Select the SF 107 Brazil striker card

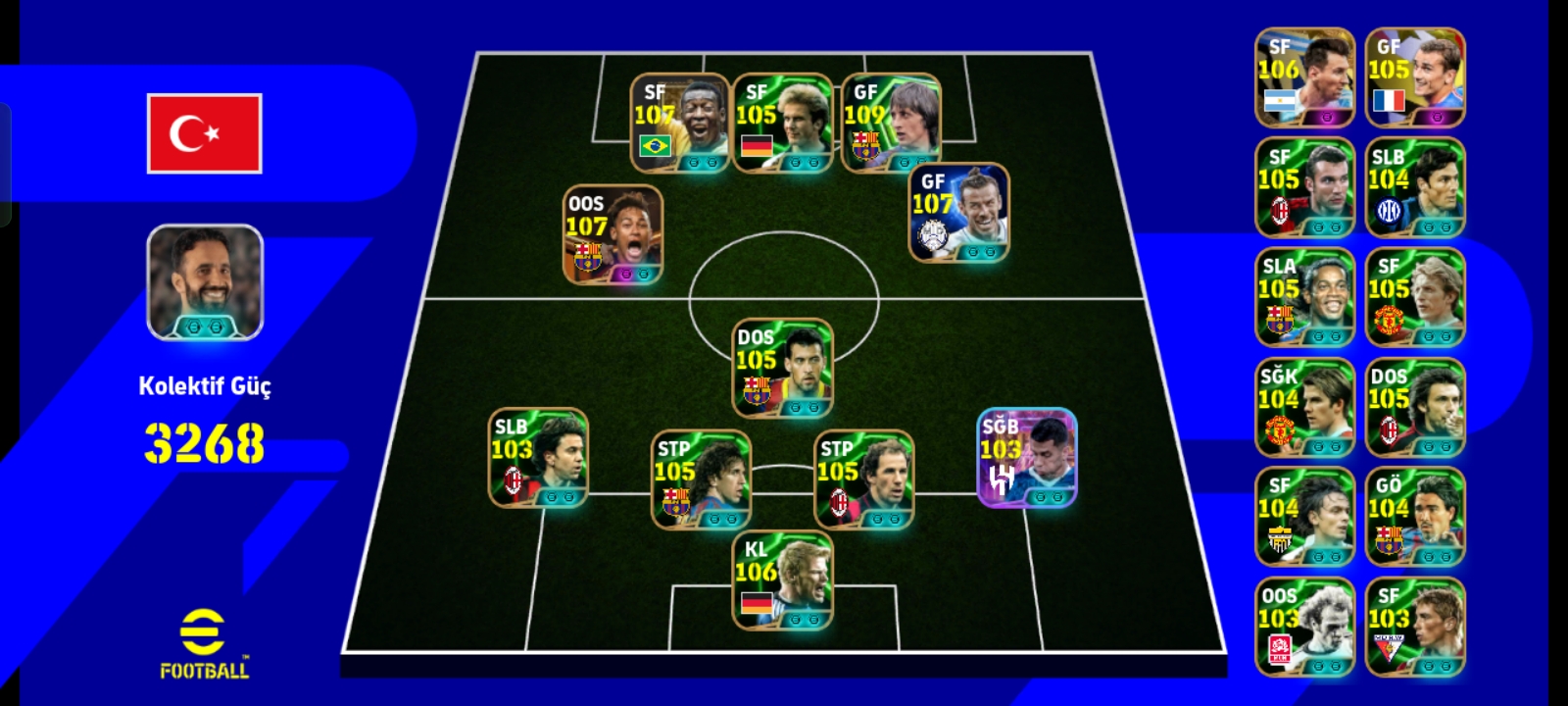click(x=680, y=123)
